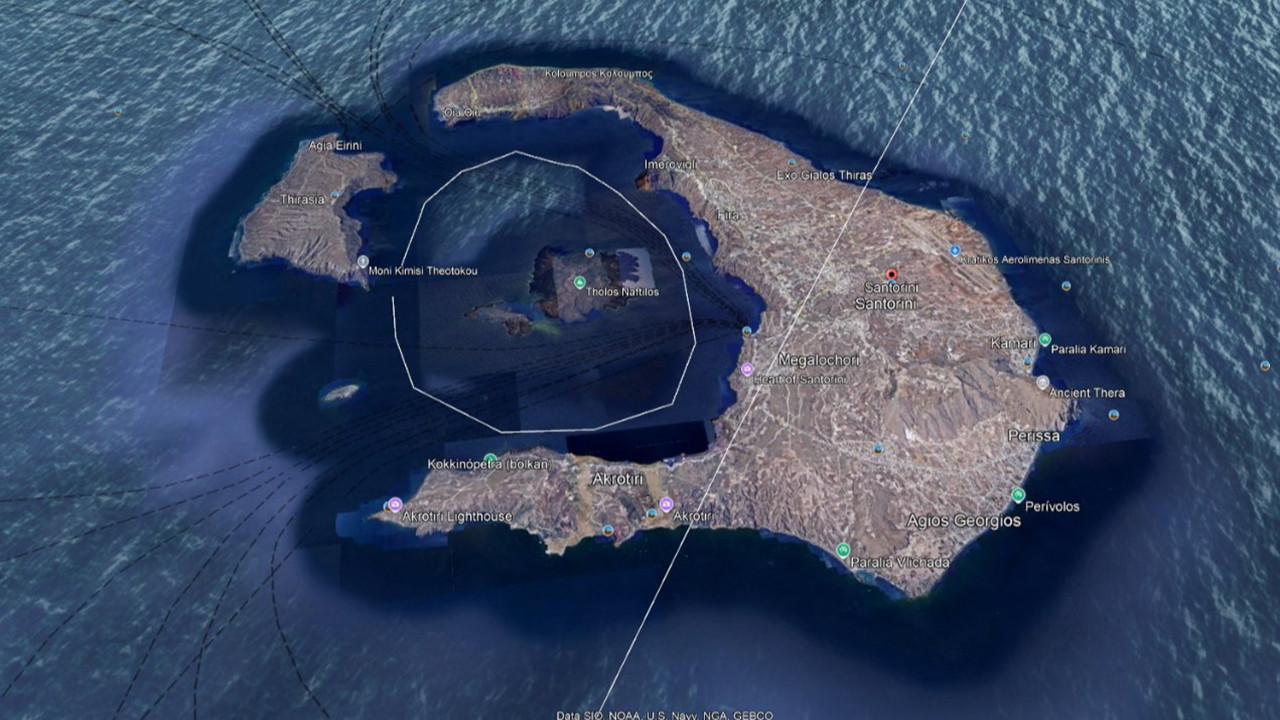This screenshot has height=720, width=1280.
Task: Select the red Santorini location pin
Action: tap(892, 274)
